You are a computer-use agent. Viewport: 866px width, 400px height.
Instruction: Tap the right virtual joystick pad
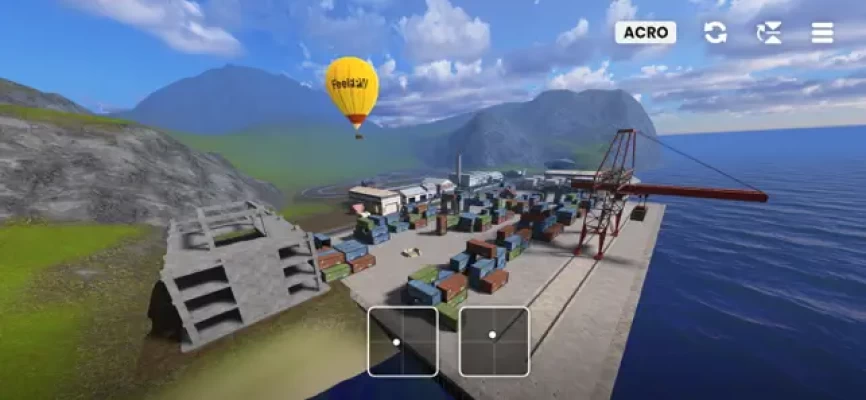(494, 341)
